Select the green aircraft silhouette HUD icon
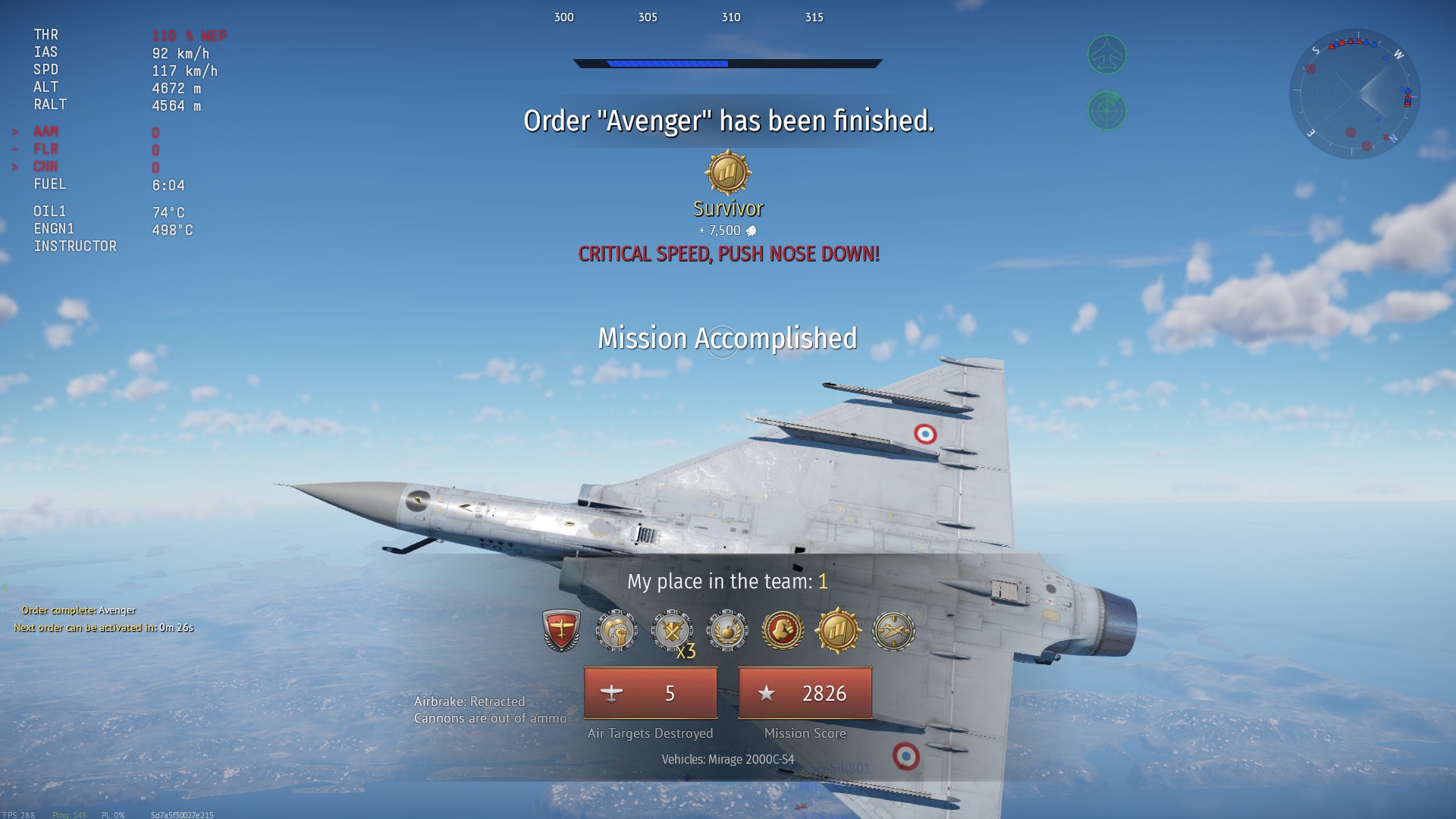Screen dimensions: 1456x819 1107,55
